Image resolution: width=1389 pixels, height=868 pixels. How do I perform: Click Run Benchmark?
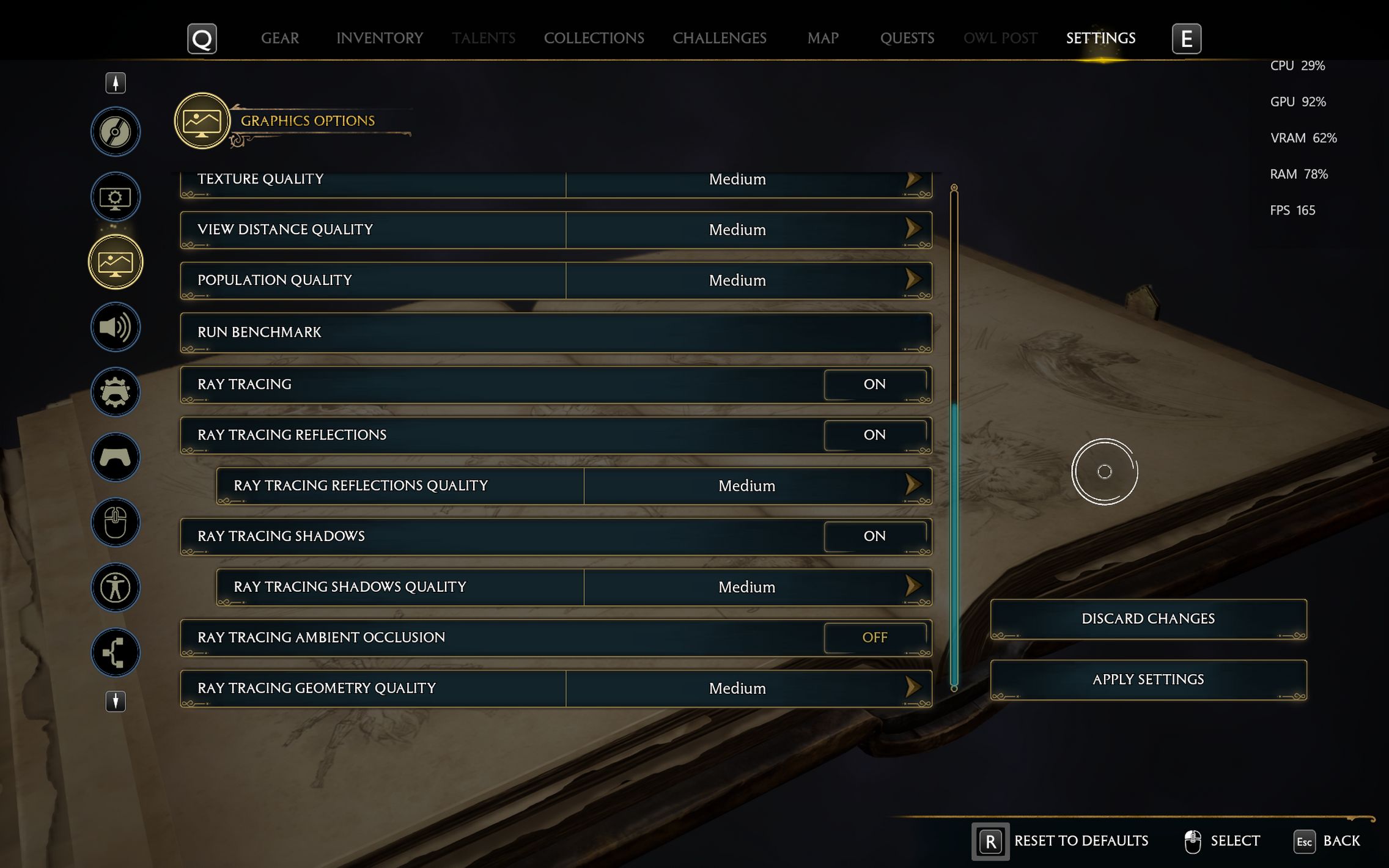coord(555,332)
